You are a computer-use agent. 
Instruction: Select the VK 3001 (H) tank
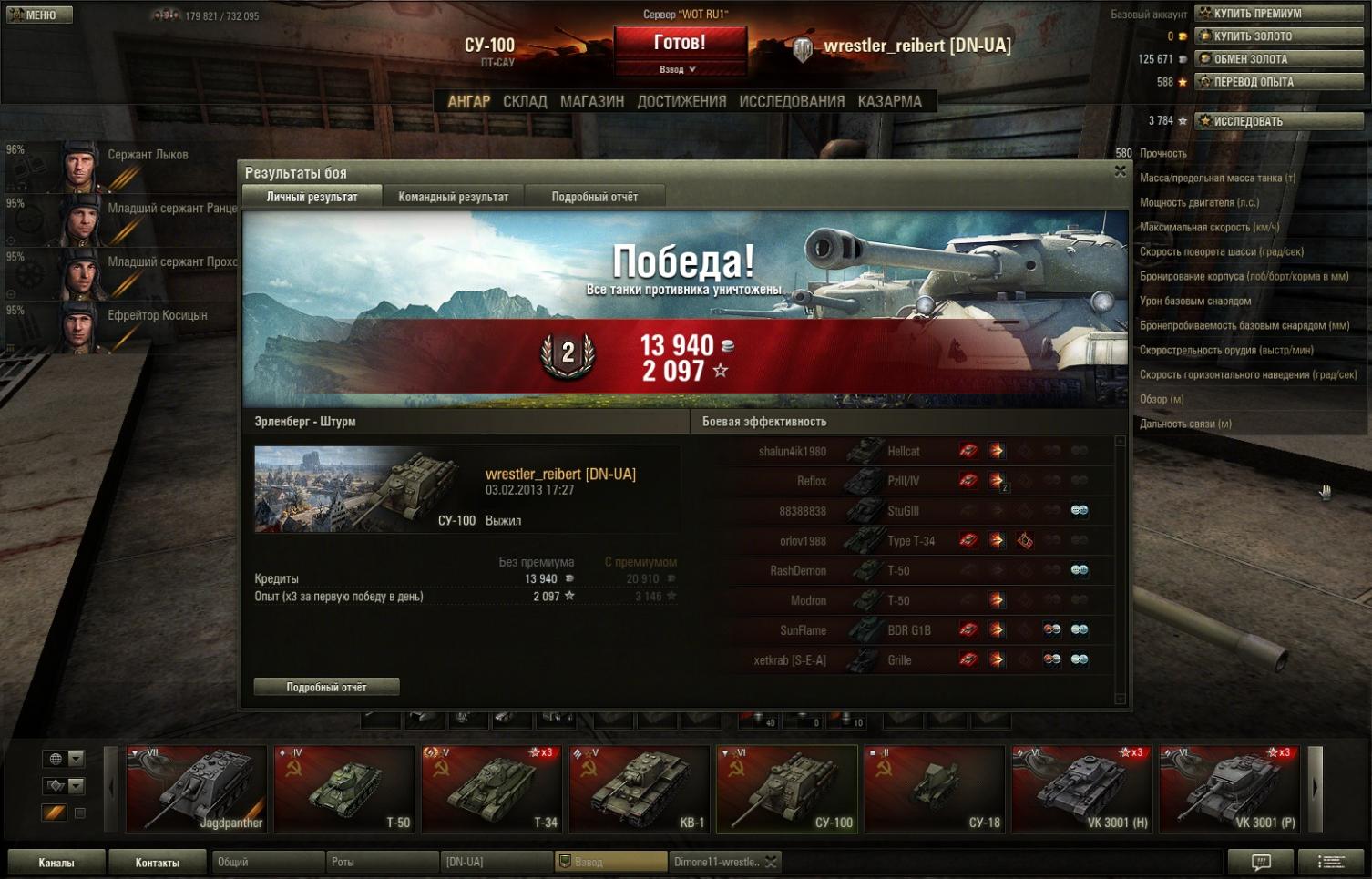(x=1082, y=789)
